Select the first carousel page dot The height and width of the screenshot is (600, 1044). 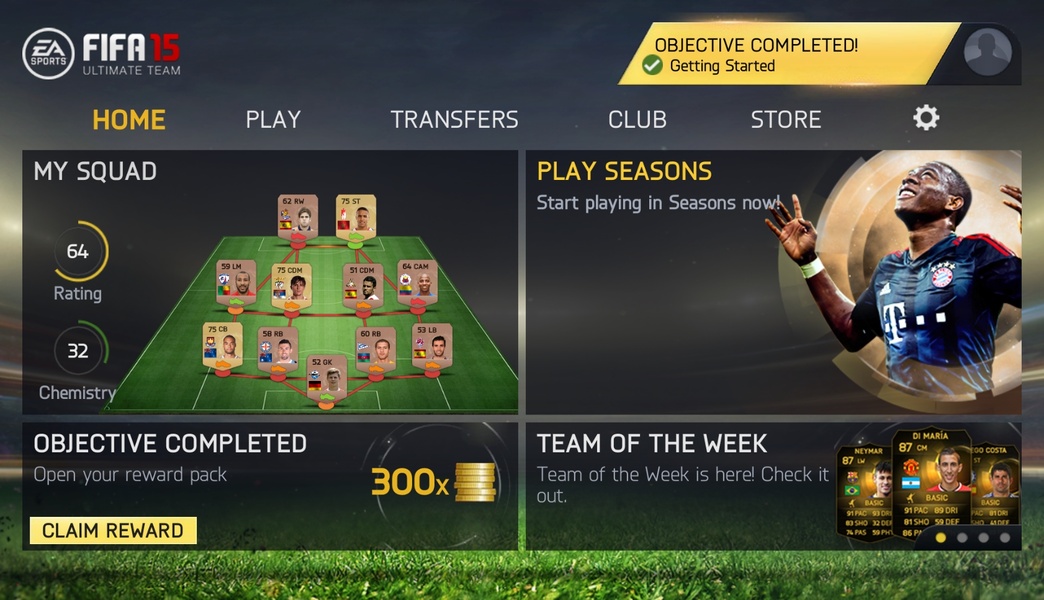tap(940, 537)
